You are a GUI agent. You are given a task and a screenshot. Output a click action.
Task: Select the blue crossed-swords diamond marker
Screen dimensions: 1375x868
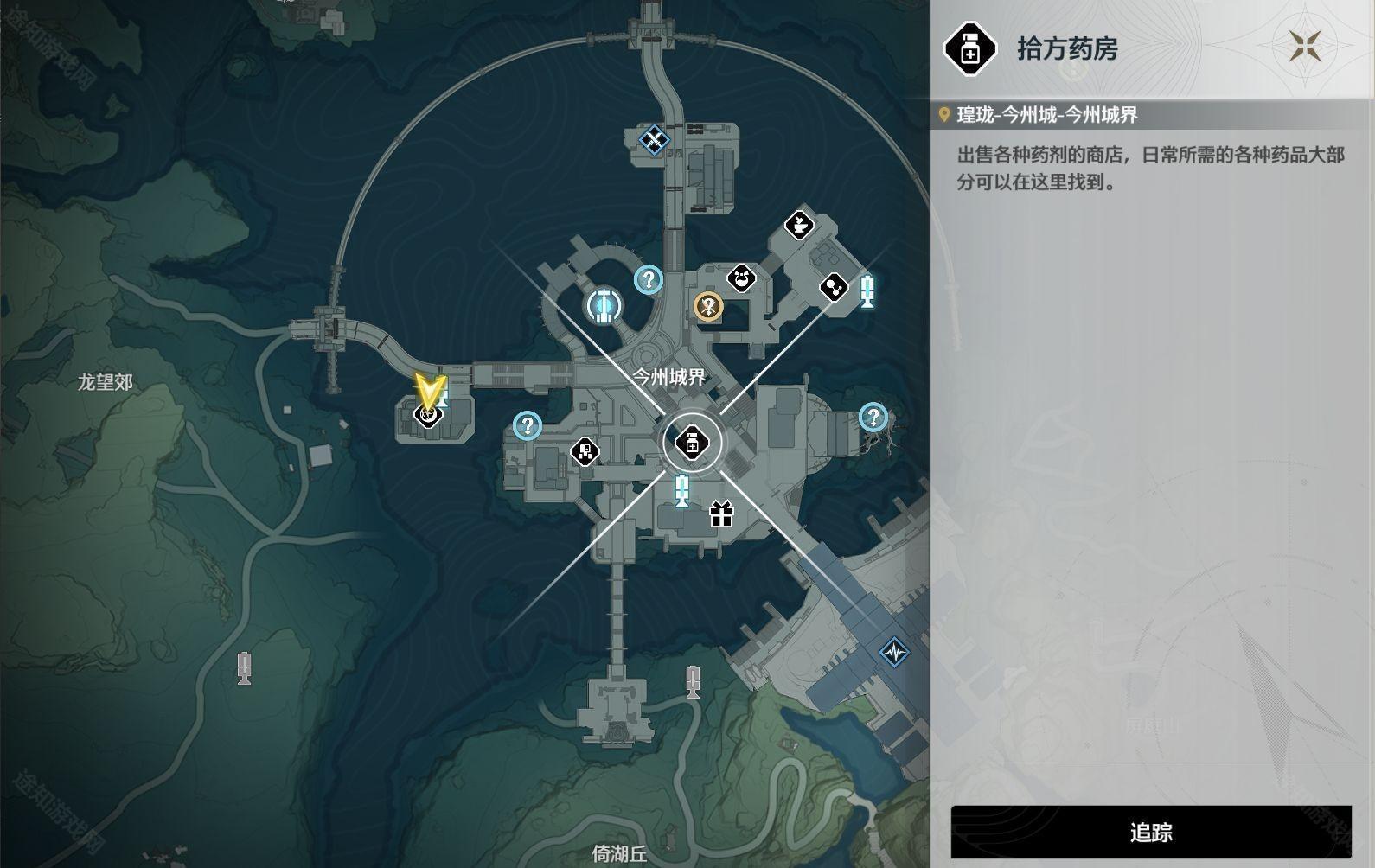click(655, 138)
